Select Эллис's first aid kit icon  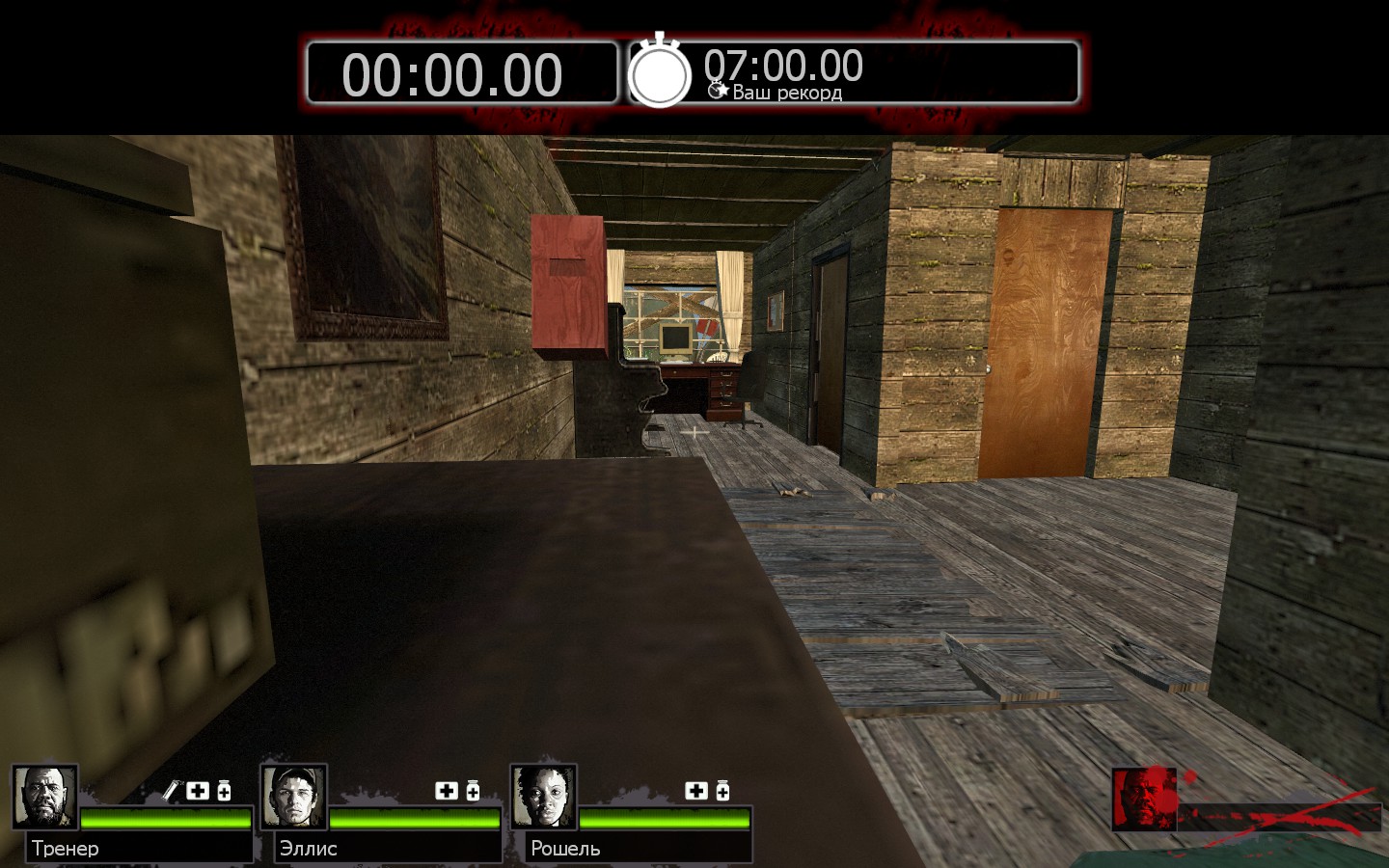[x=447, y=791]
